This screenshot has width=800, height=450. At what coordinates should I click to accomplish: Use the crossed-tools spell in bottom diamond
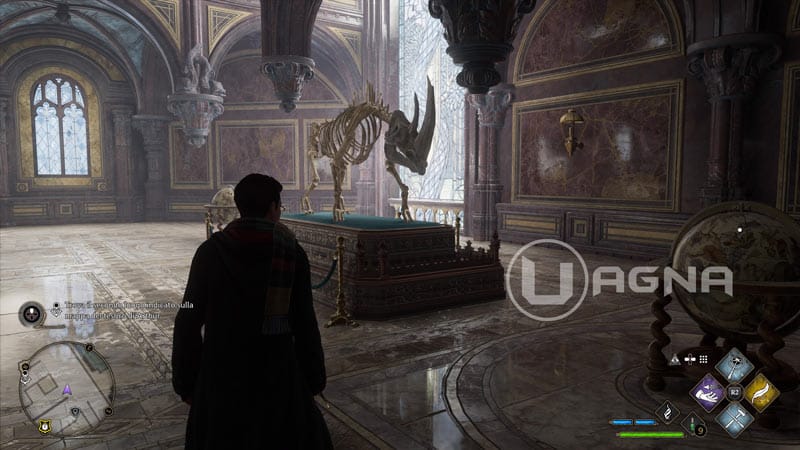click(735, 417)
